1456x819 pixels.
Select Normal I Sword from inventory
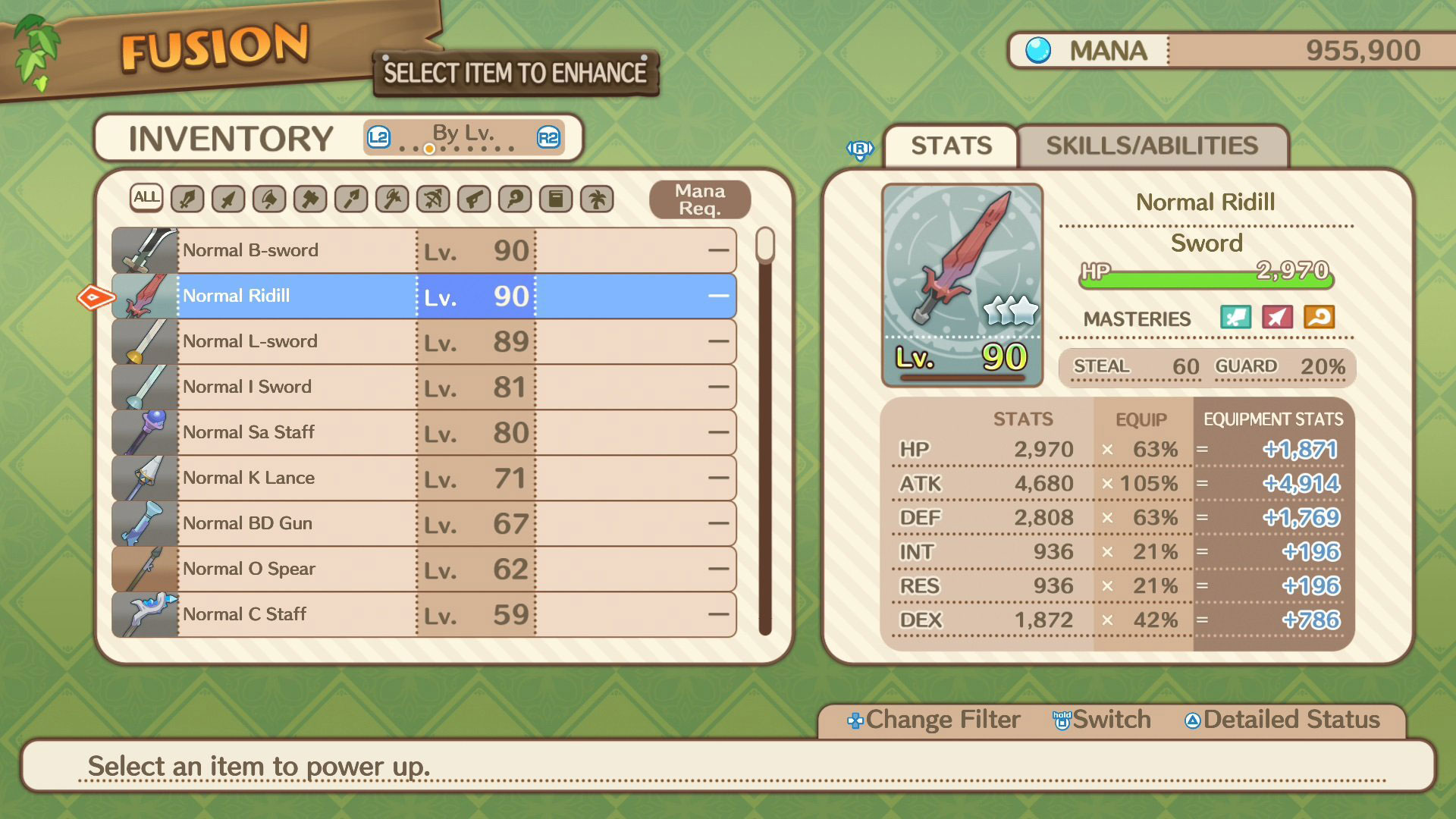[x=423, y=387]
